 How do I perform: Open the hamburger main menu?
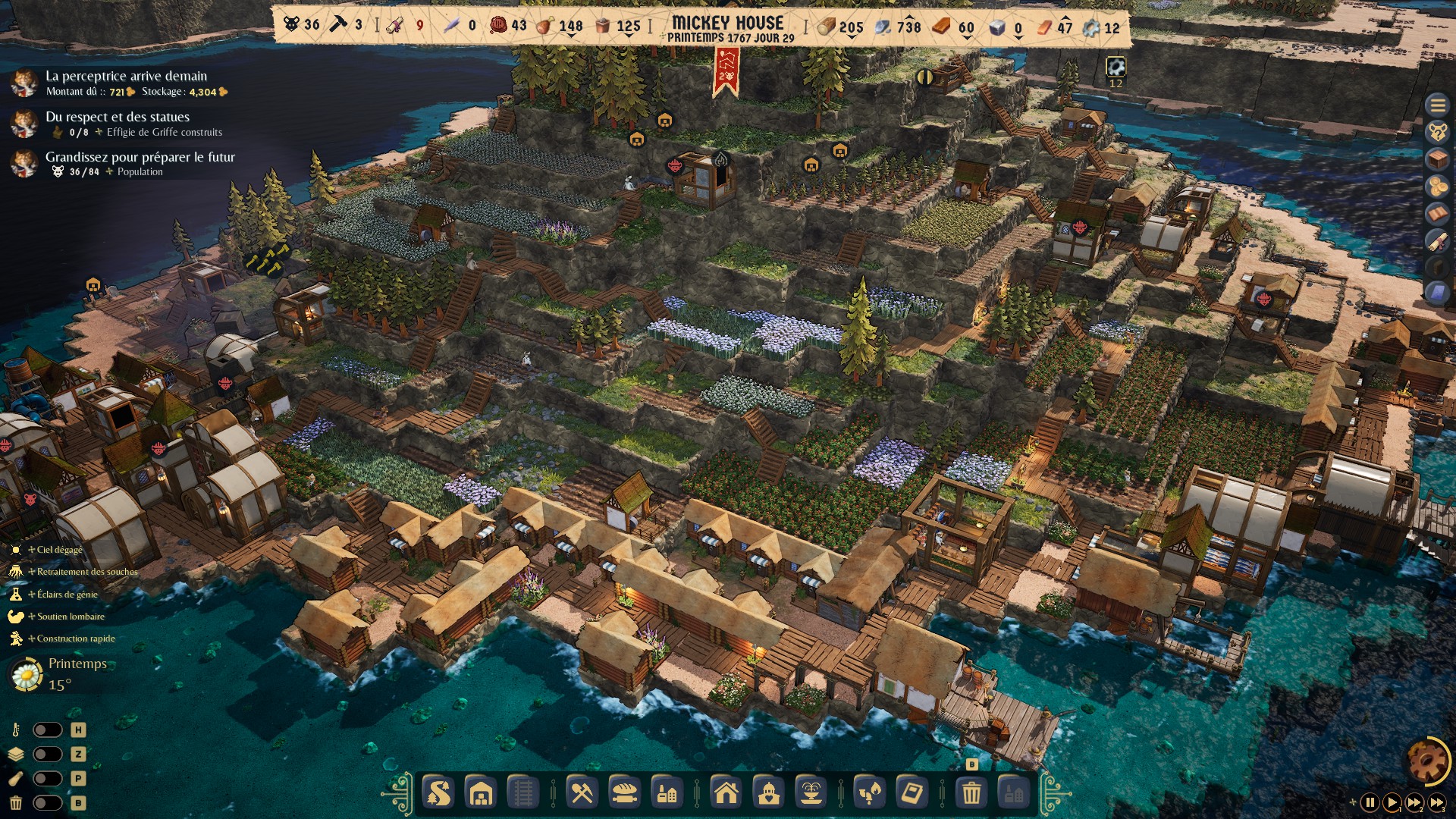click(1437, 105)
